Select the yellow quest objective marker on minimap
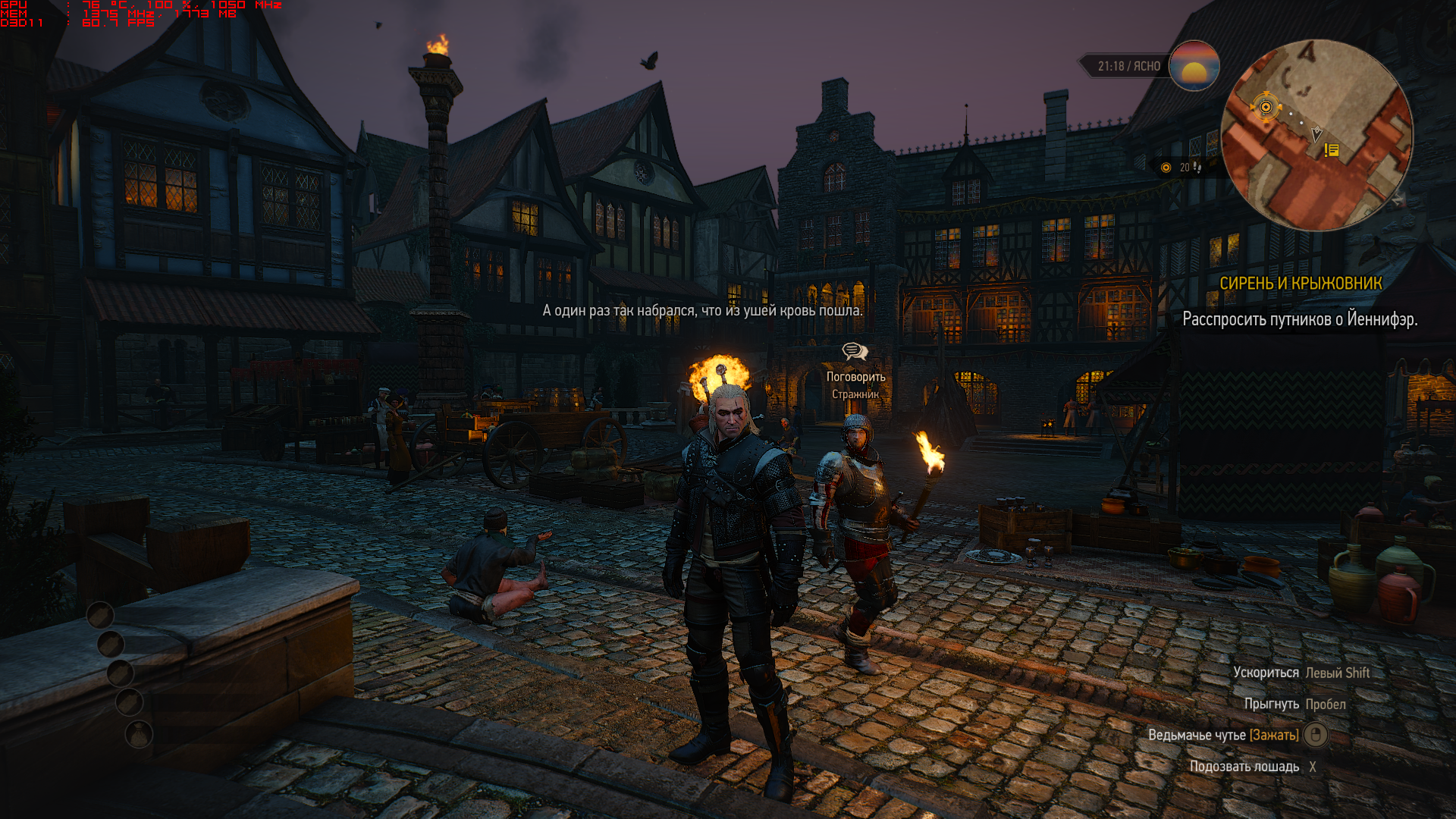The height and width of the screenshot is (819, 1456). click(1265, 107)
